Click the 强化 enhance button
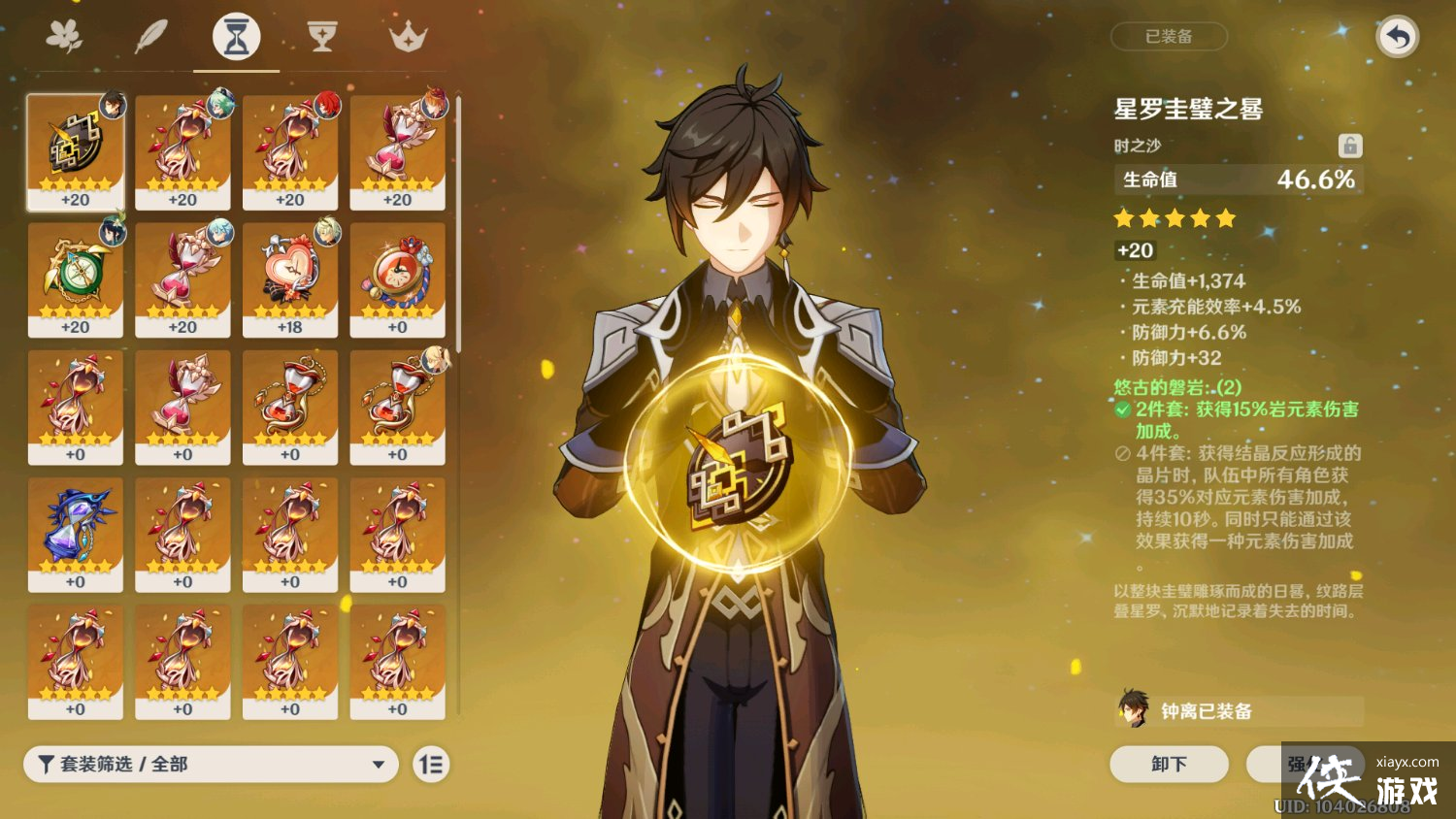The width and height of the screenshot is (1456, 819). click(1306, 765)
